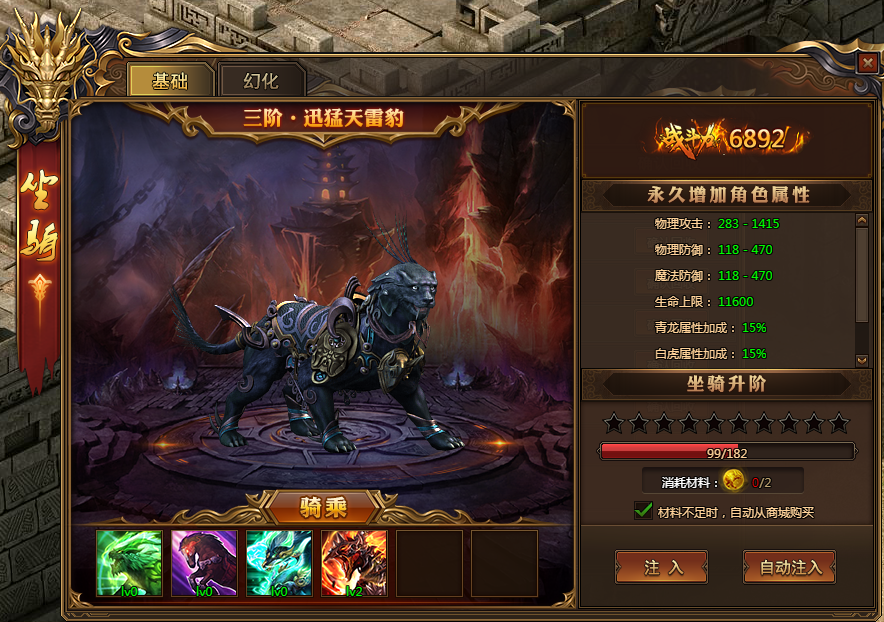Click the attribute list scroll-up arrow
This screenshot has height=622, width=884.
click(862, 221)
